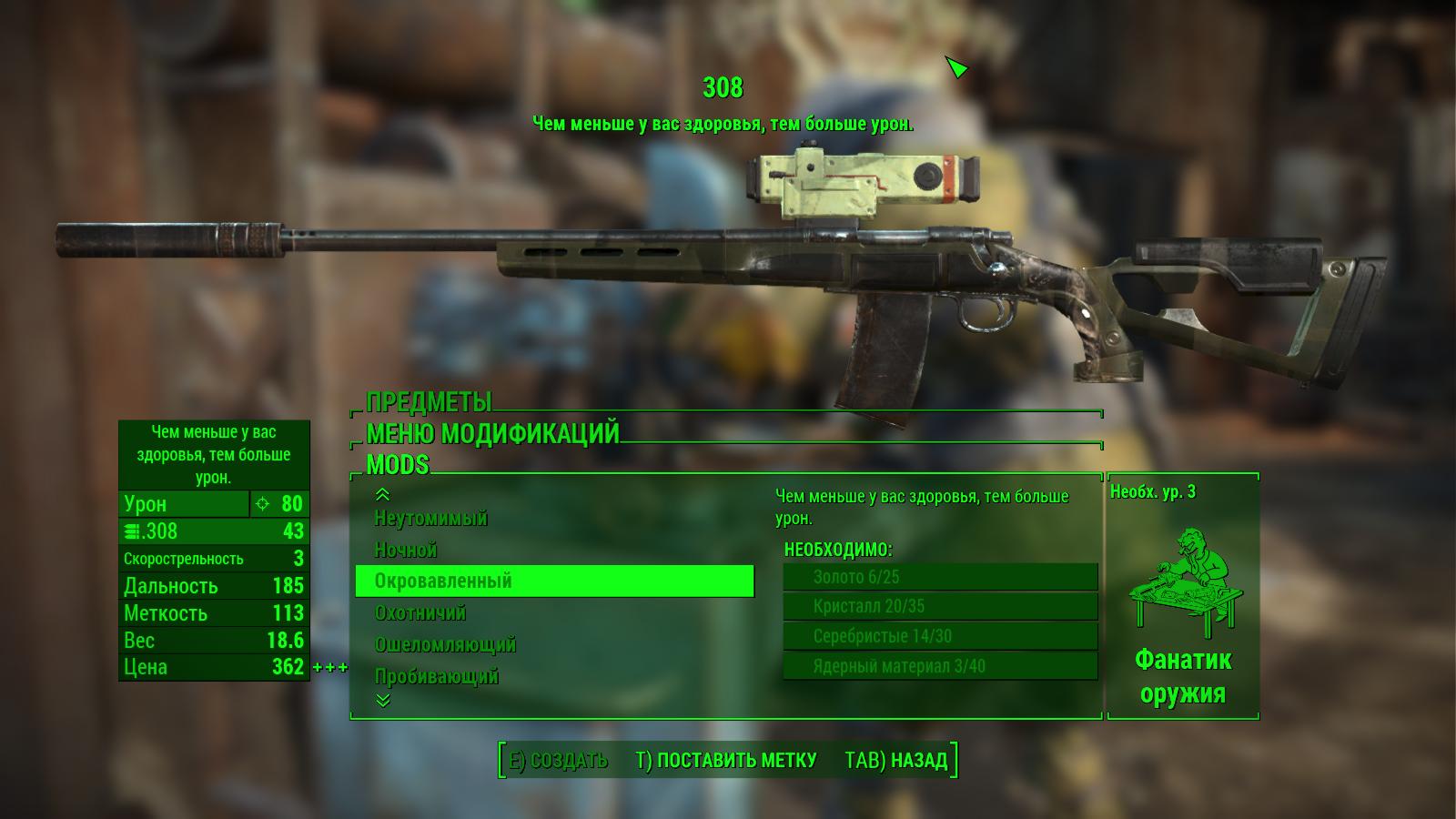Select the Золото 6/25 requirement row

(940, 577)
